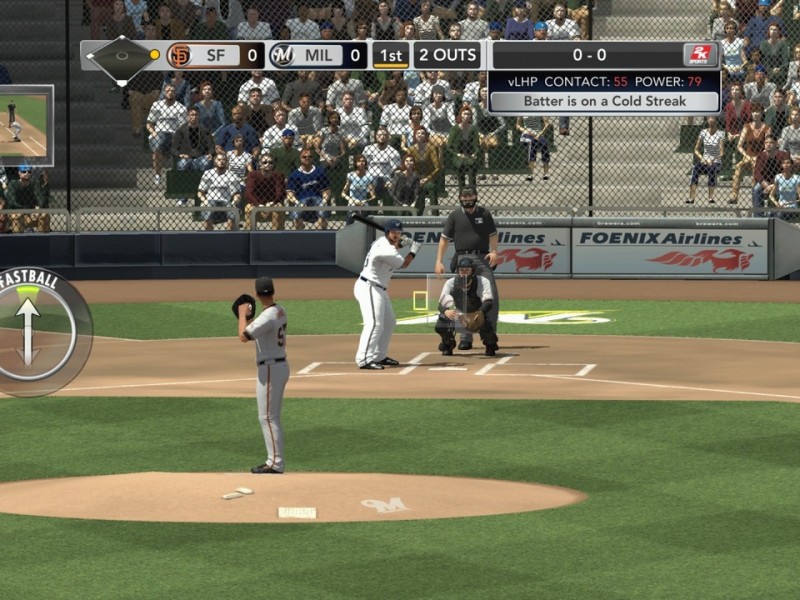800x600 pixels.
Task: Click the 2K logo on the scoreboard
Action: [700, 55]
